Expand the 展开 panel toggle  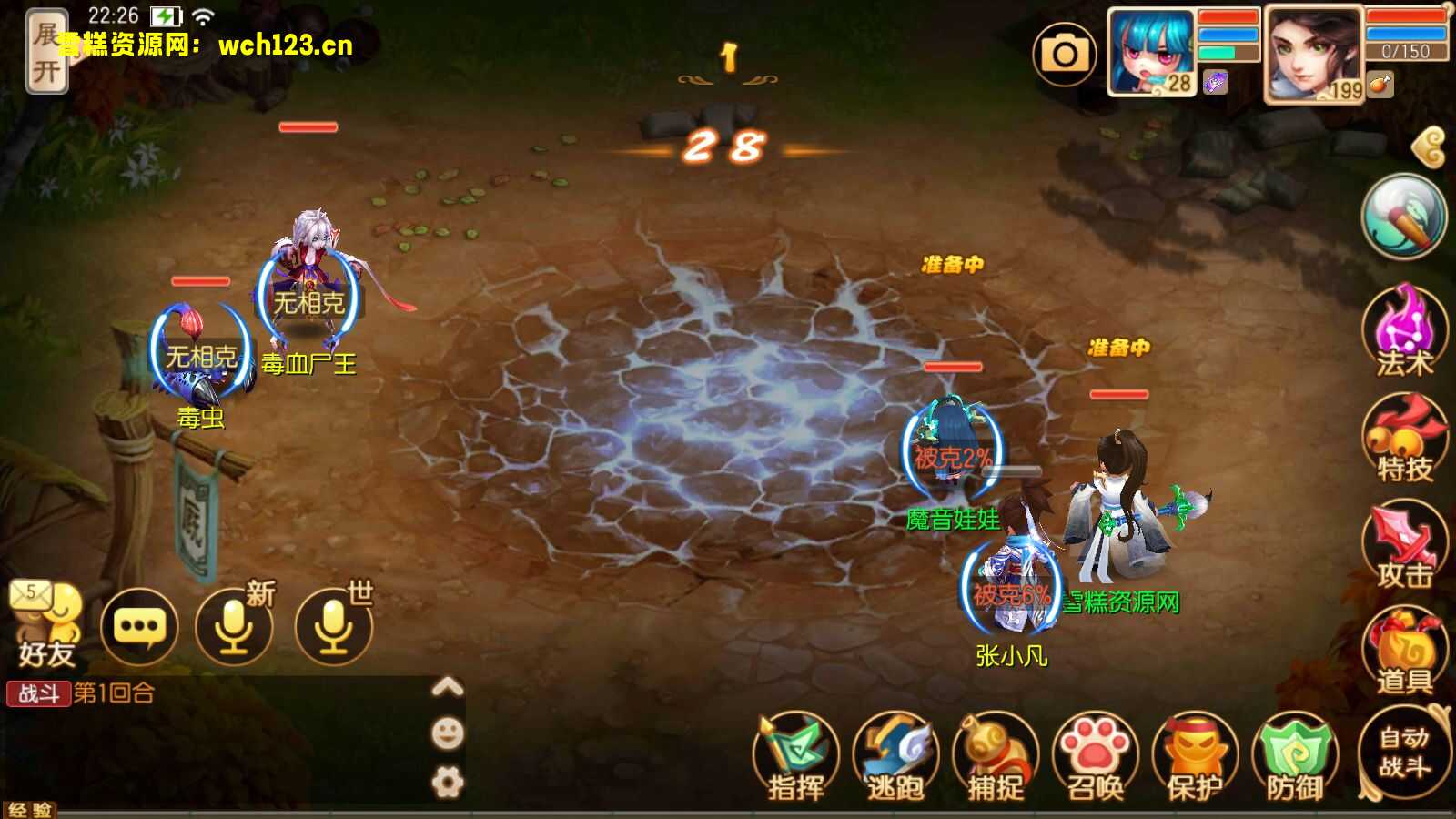(x=45, y=52)
